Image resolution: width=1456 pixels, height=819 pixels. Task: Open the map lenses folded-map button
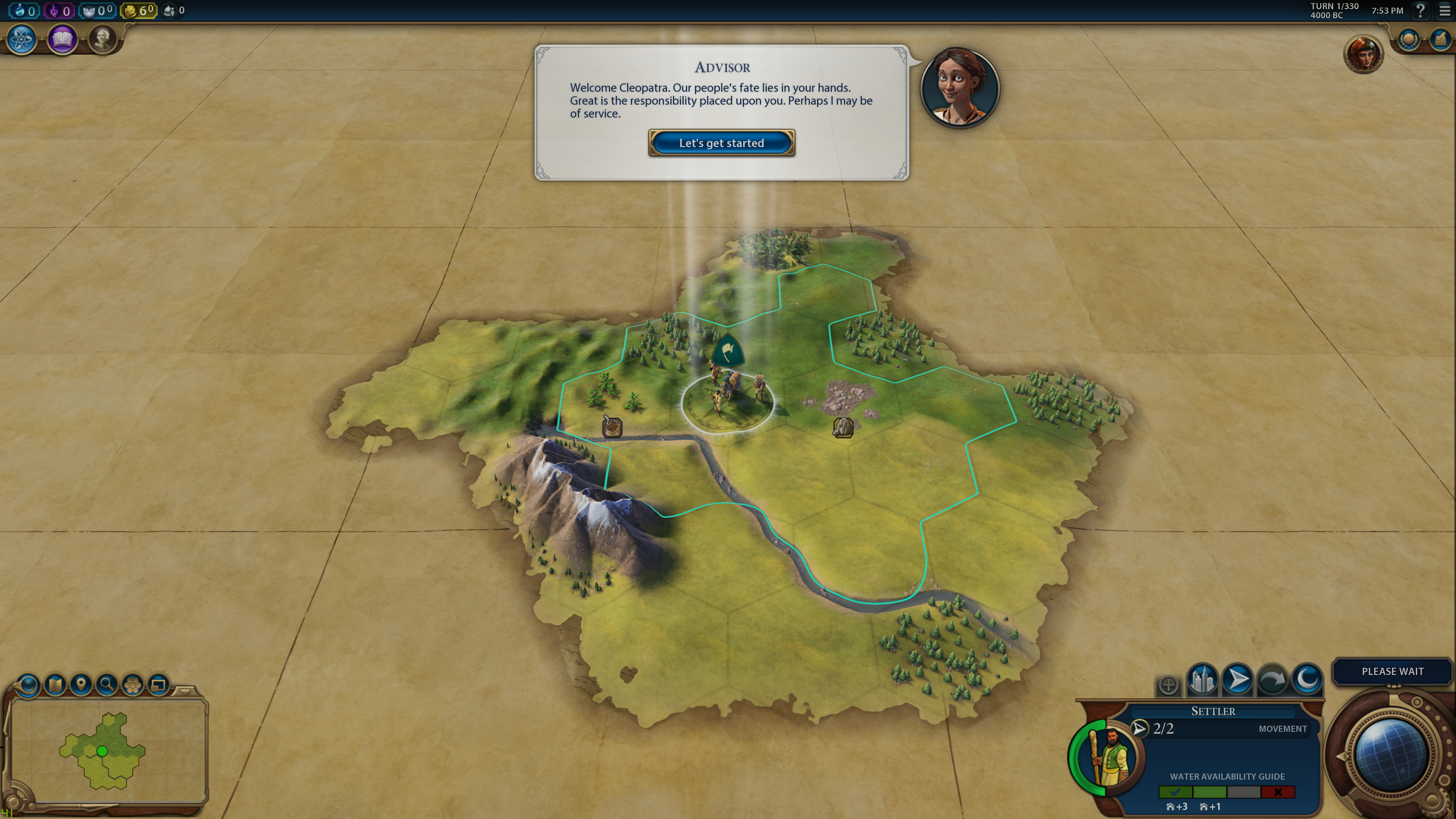[x=55, y=685]
